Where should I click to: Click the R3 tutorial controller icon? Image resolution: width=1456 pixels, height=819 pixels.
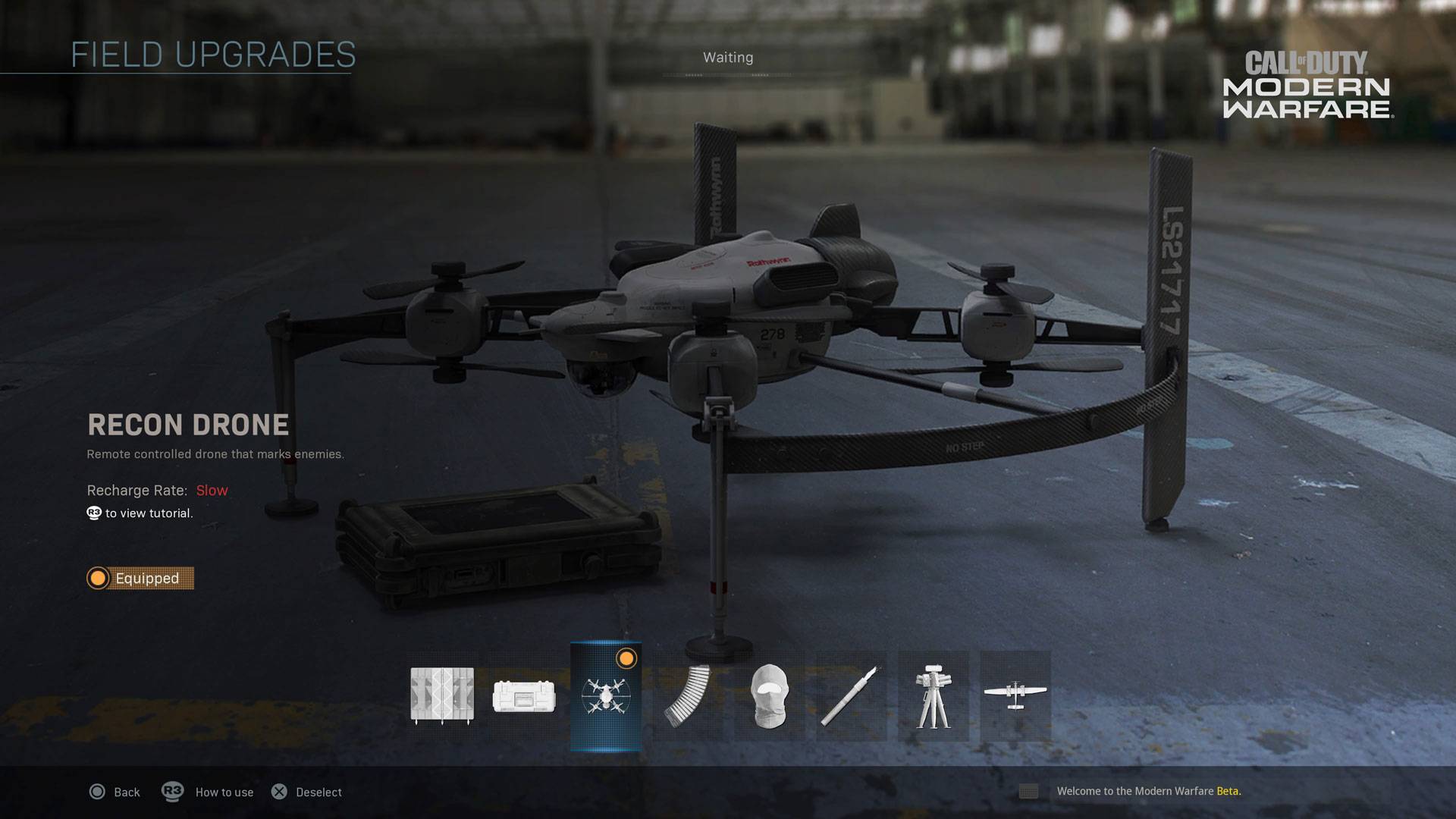click(x=93, y=513)
